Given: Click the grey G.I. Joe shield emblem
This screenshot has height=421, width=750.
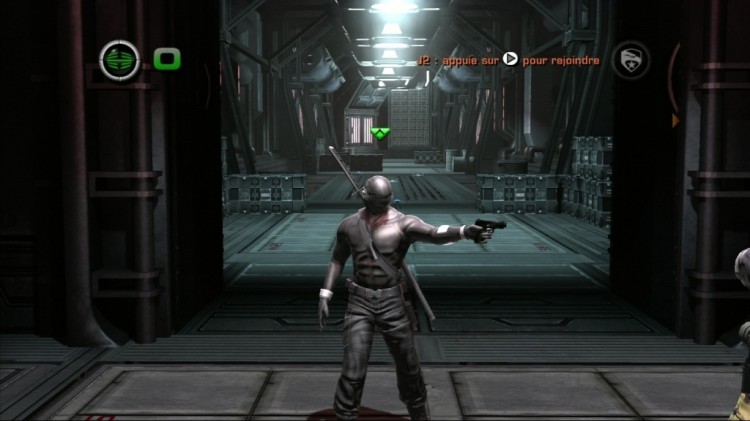Looking at the screenshot, I should [631, 59].
